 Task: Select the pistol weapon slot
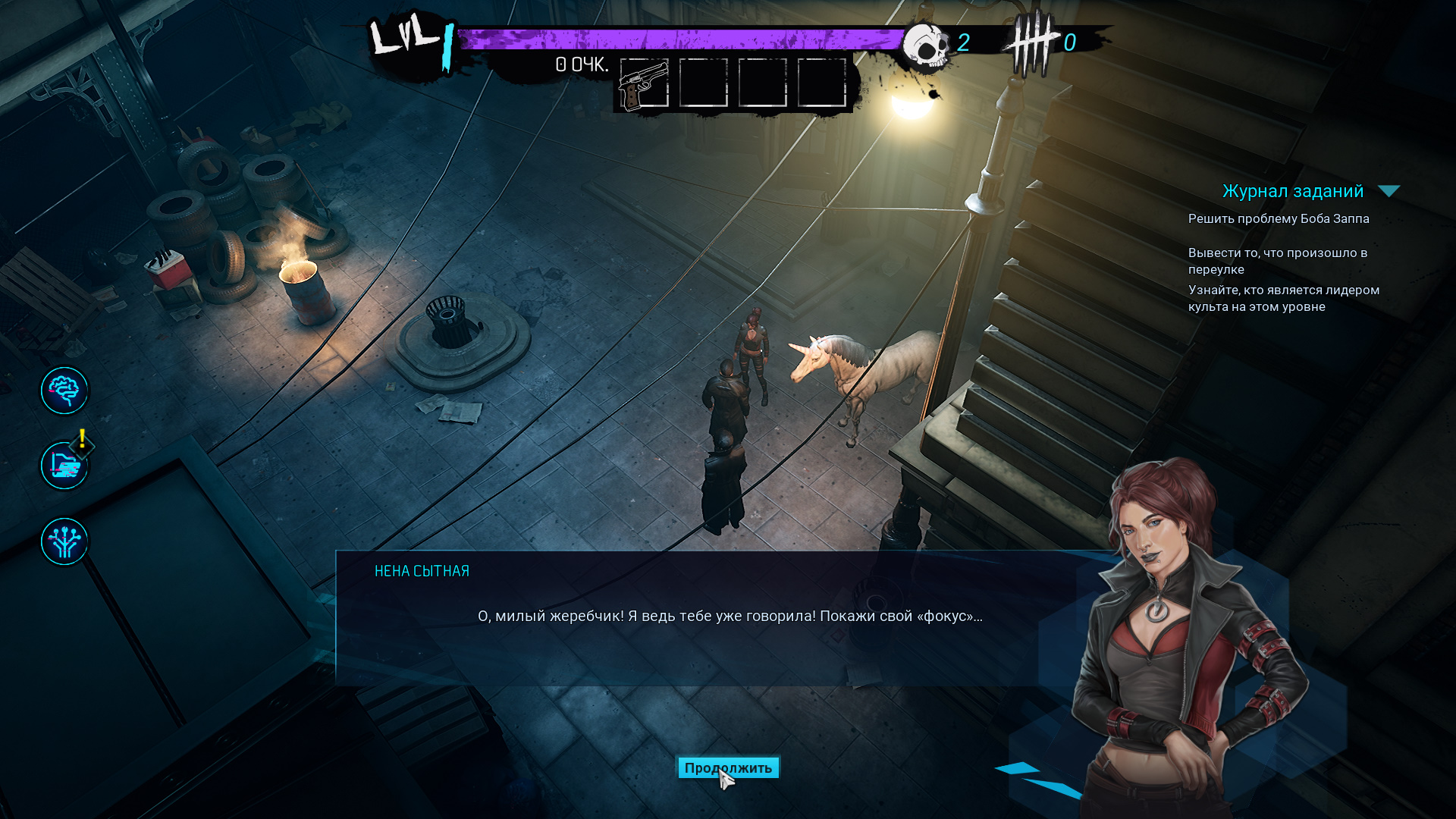644,83
